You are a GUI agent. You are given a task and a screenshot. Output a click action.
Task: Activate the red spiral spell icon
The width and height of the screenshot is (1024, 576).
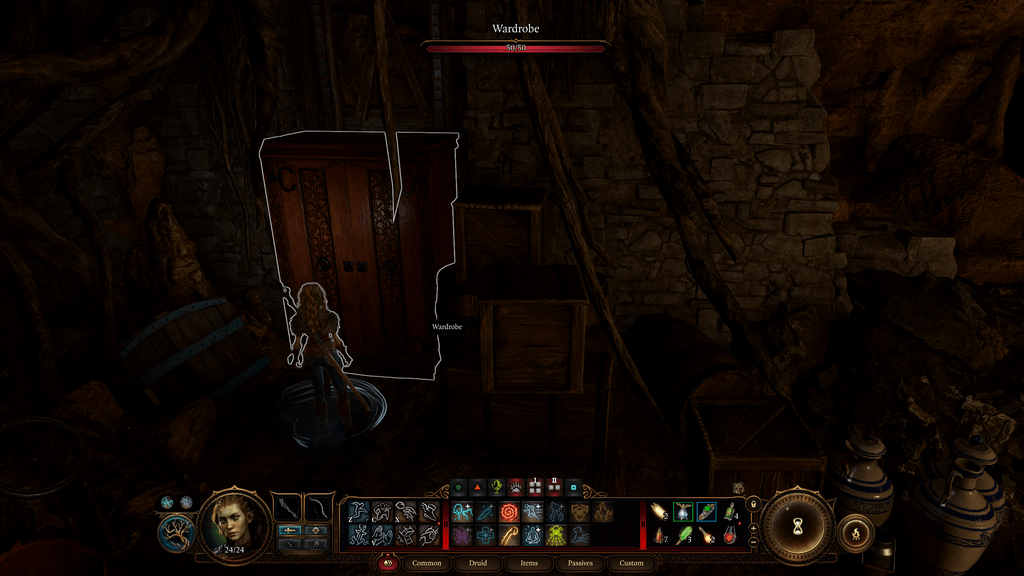509,512
